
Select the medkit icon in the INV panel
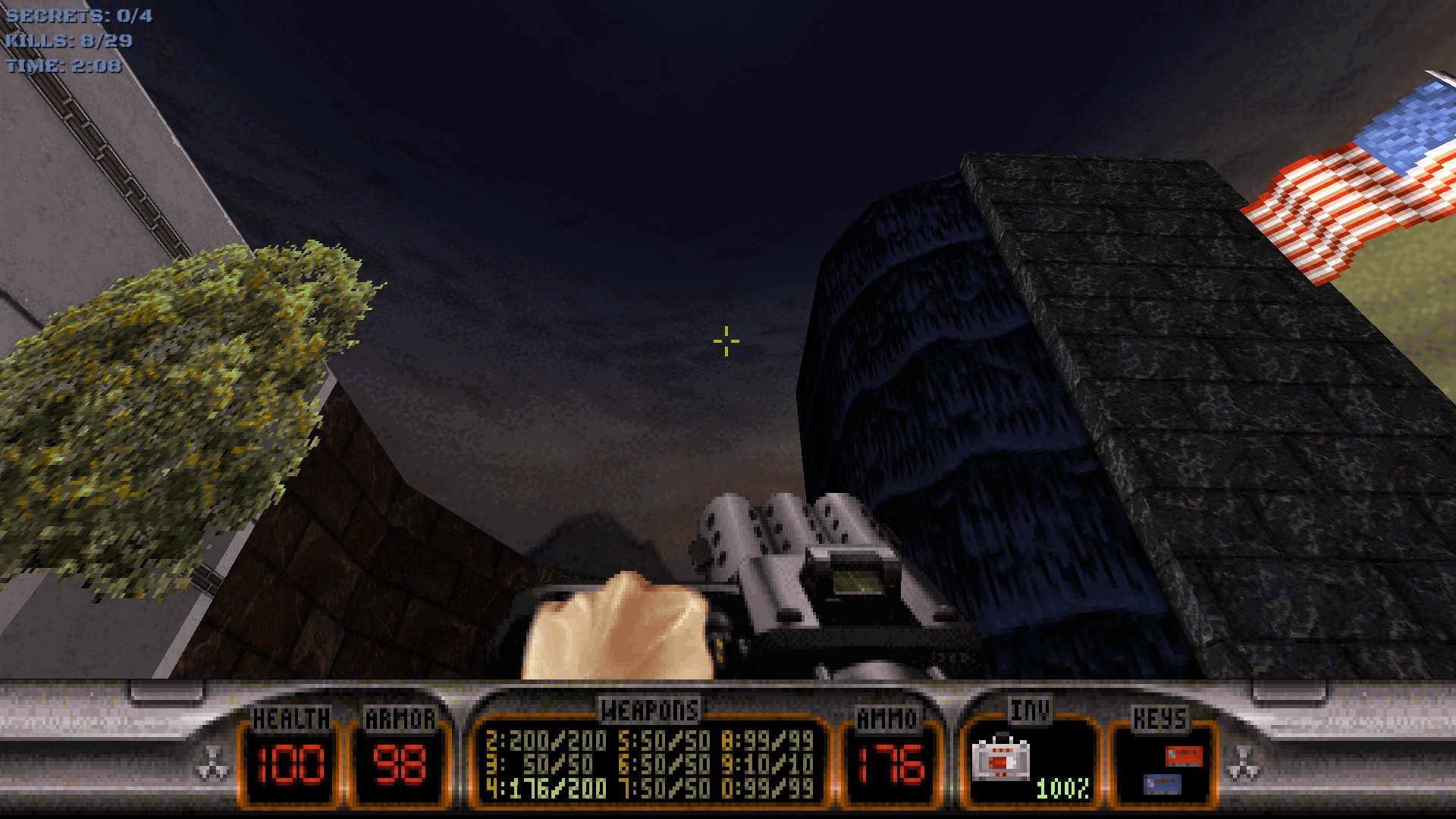coord(1003,760)
